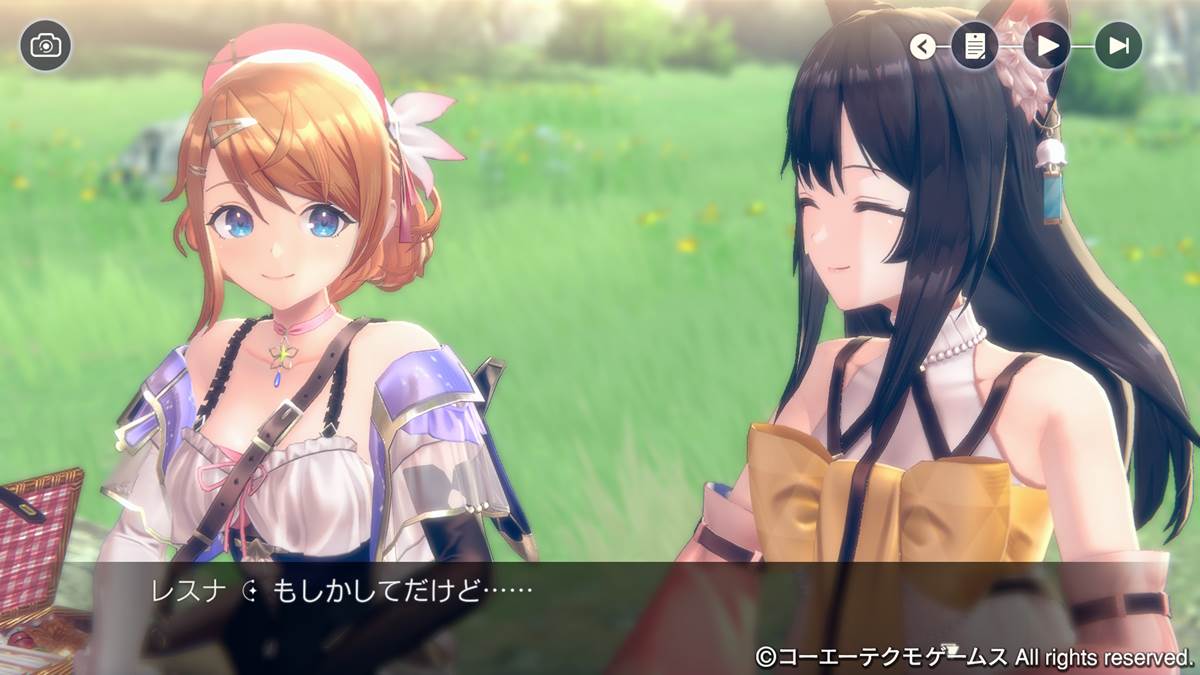Open the dialogue log

coord(974,46)
